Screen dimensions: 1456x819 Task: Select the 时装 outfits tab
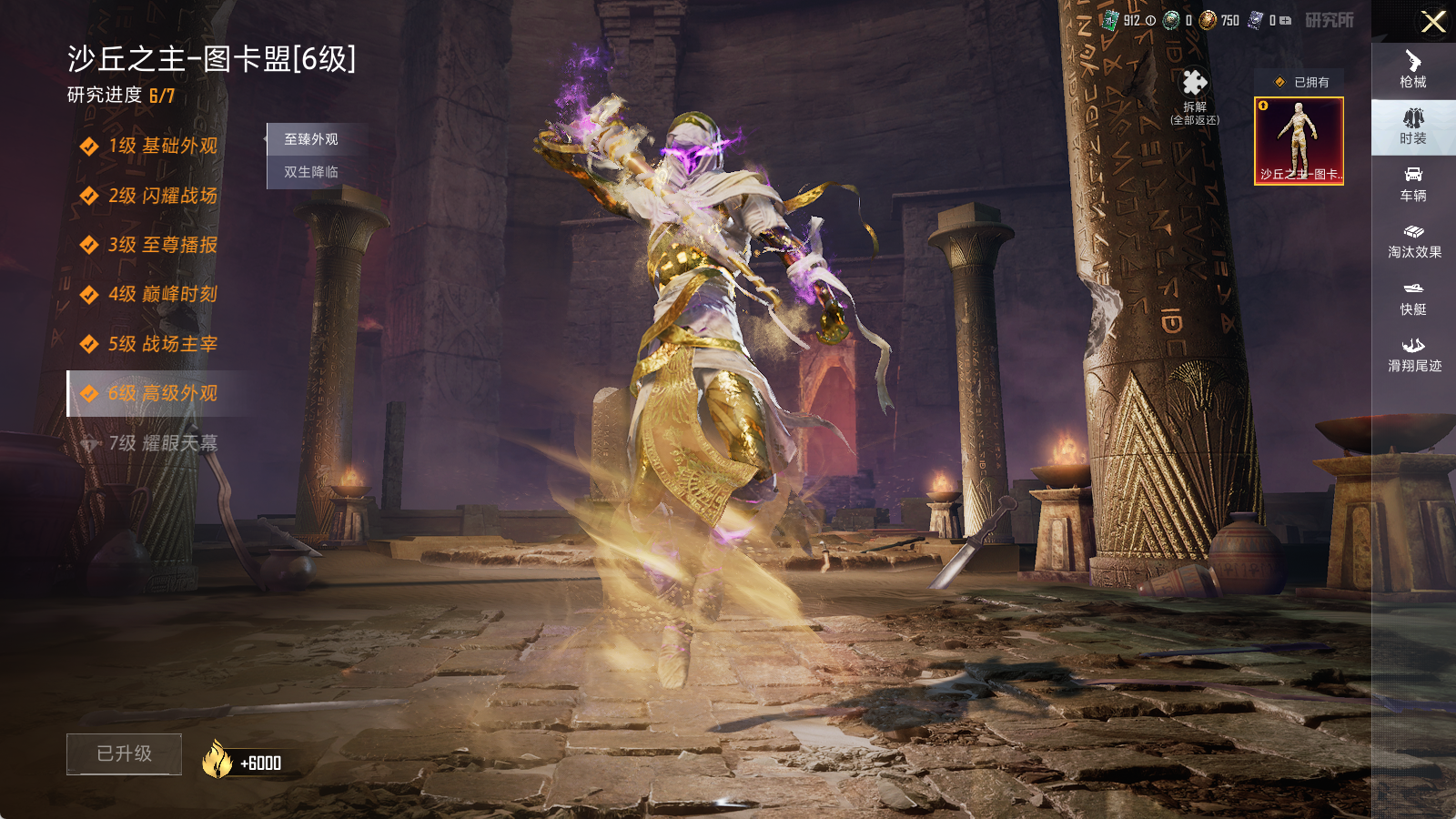[1413, 127]
